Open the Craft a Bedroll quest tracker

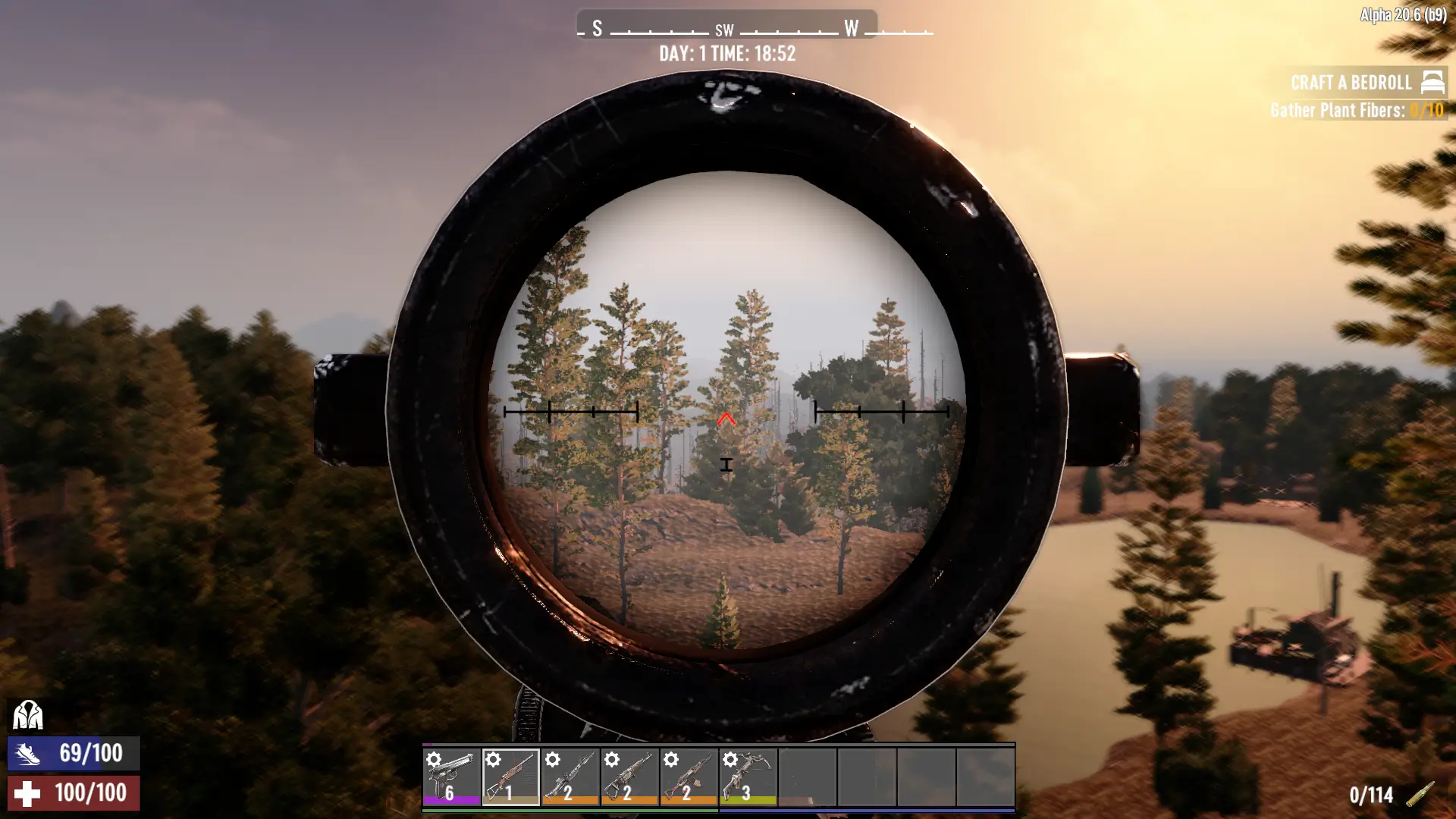[x=1351, y=83]
